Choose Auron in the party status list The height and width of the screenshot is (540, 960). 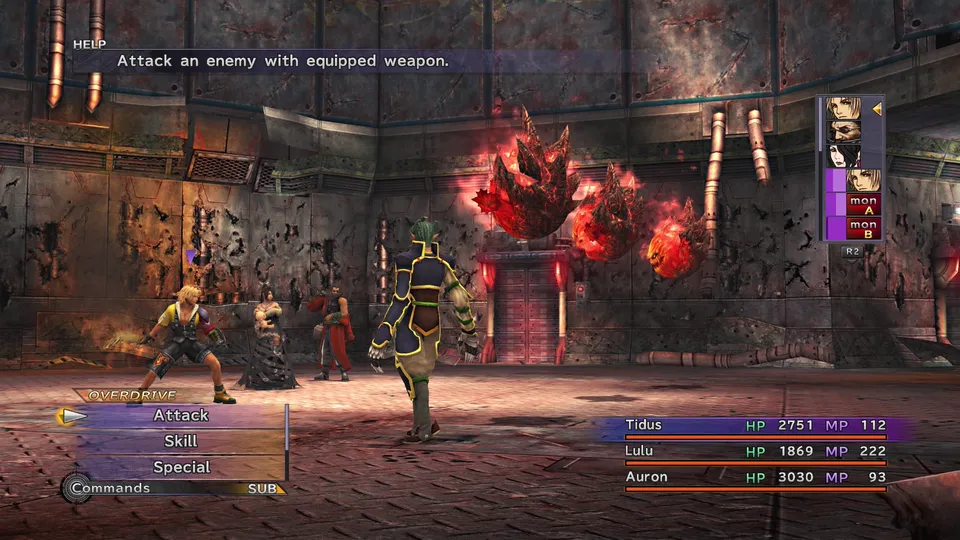pos(646,477)
